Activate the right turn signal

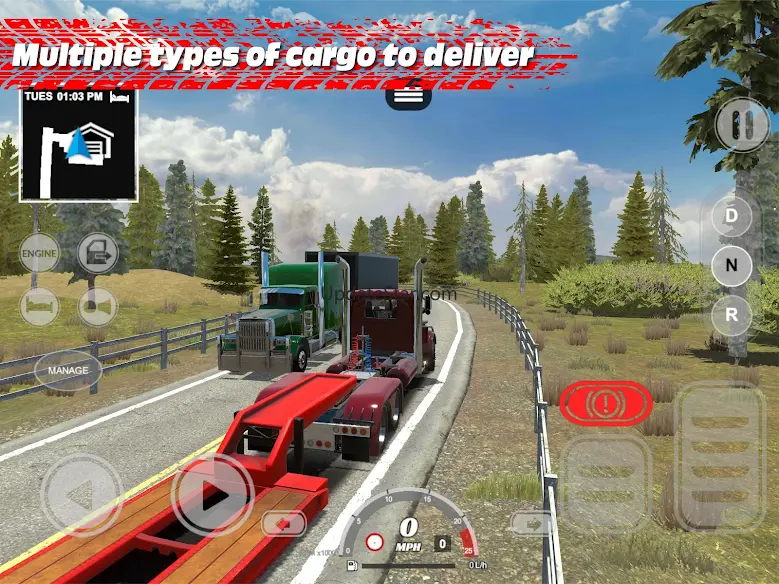click(x=531, y=523)
